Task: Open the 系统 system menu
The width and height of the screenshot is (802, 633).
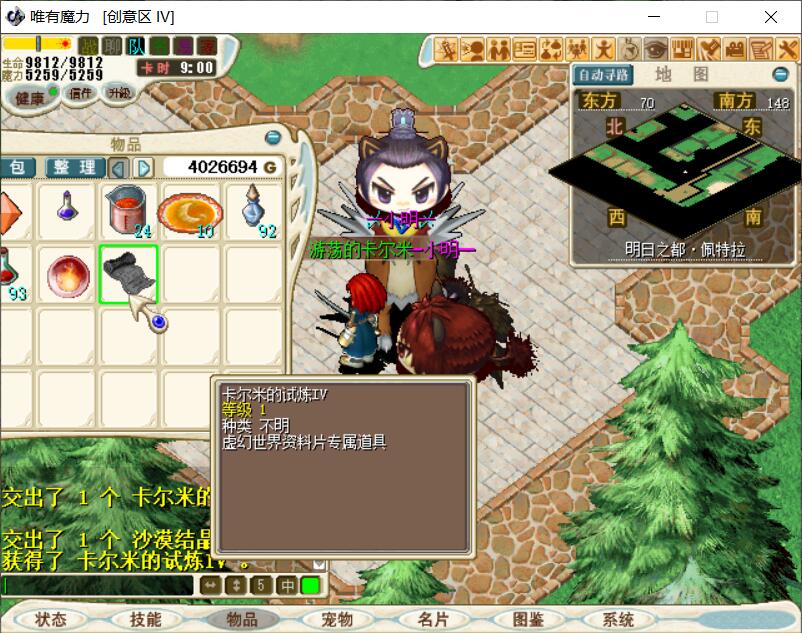Action: pyautogui.click(x=618, y=619)
